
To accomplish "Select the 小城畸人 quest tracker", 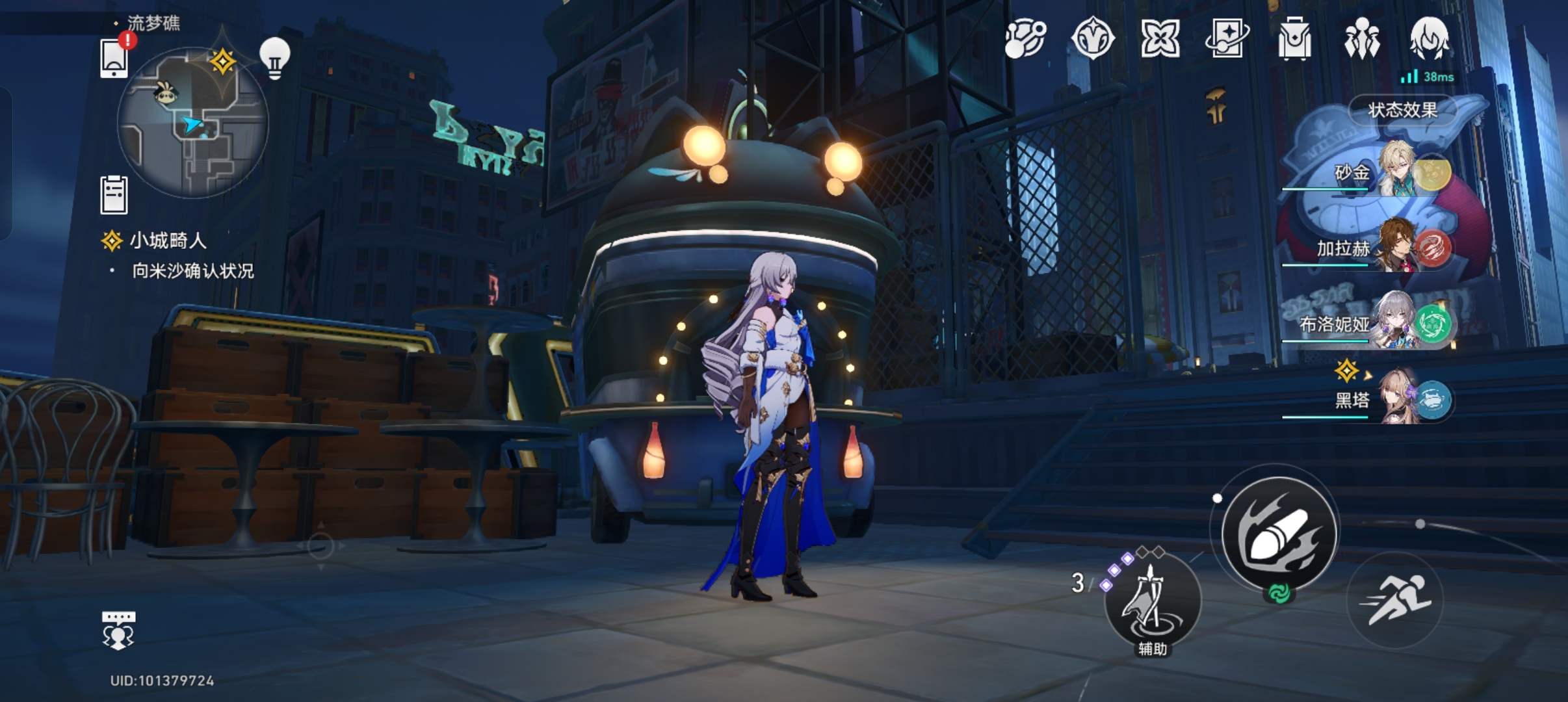I will [168, 241].
